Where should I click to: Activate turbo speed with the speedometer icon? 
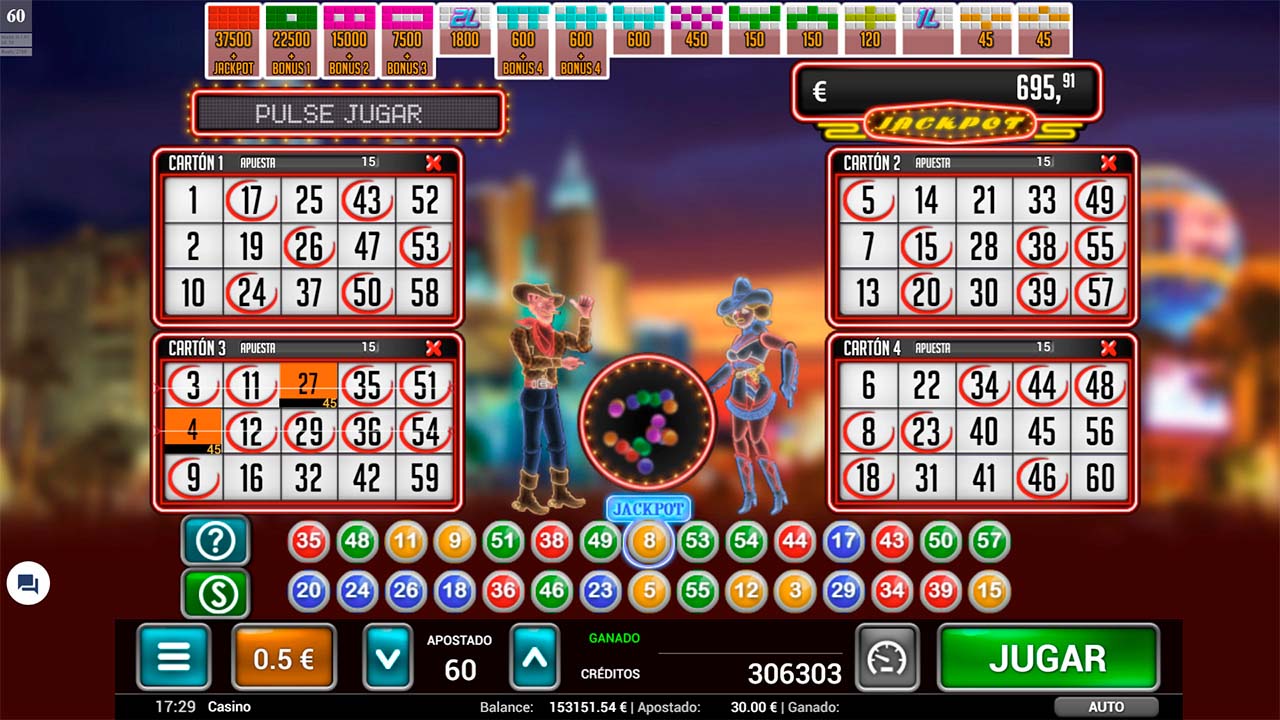pyautogui.click(x=889, y=657)
